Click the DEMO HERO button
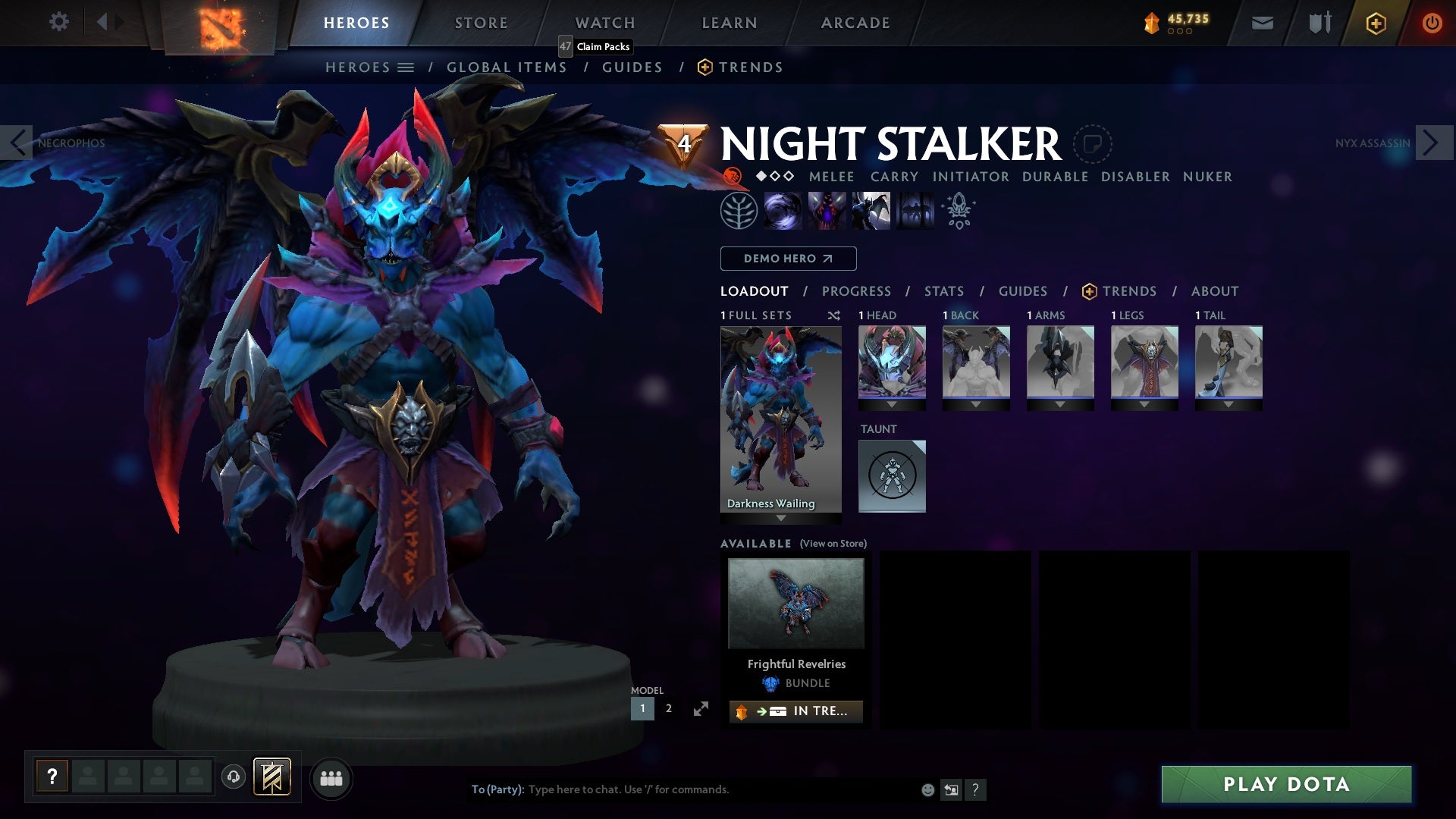The image size is (1456, 819). tap(787, 258)
